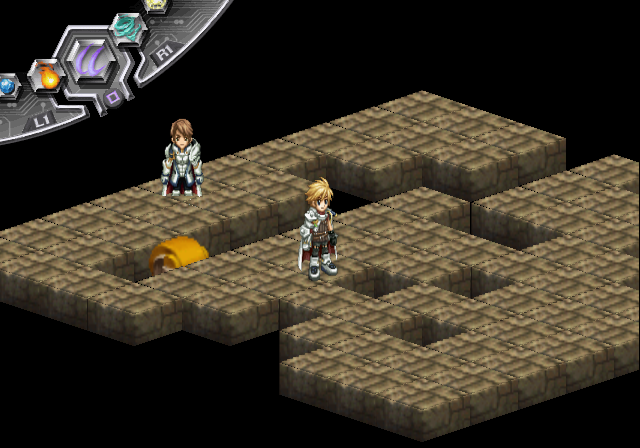Choose the yellow hexagon tool icon
This screenshot has width=640, height=448.
click(x=157, y=5)
